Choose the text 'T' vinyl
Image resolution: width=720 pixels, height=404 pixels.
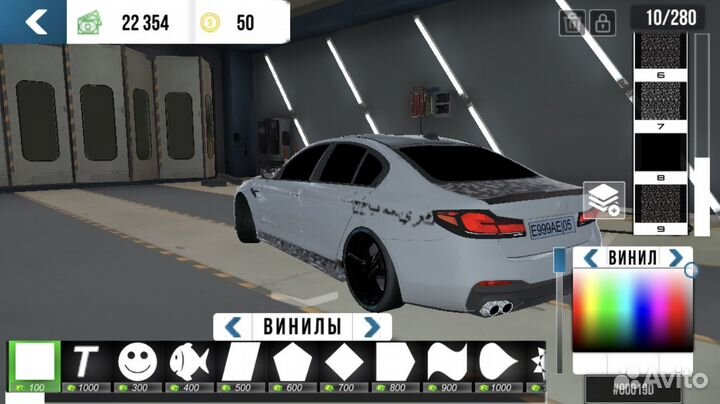pyautogui.click(x=87, y=361)
